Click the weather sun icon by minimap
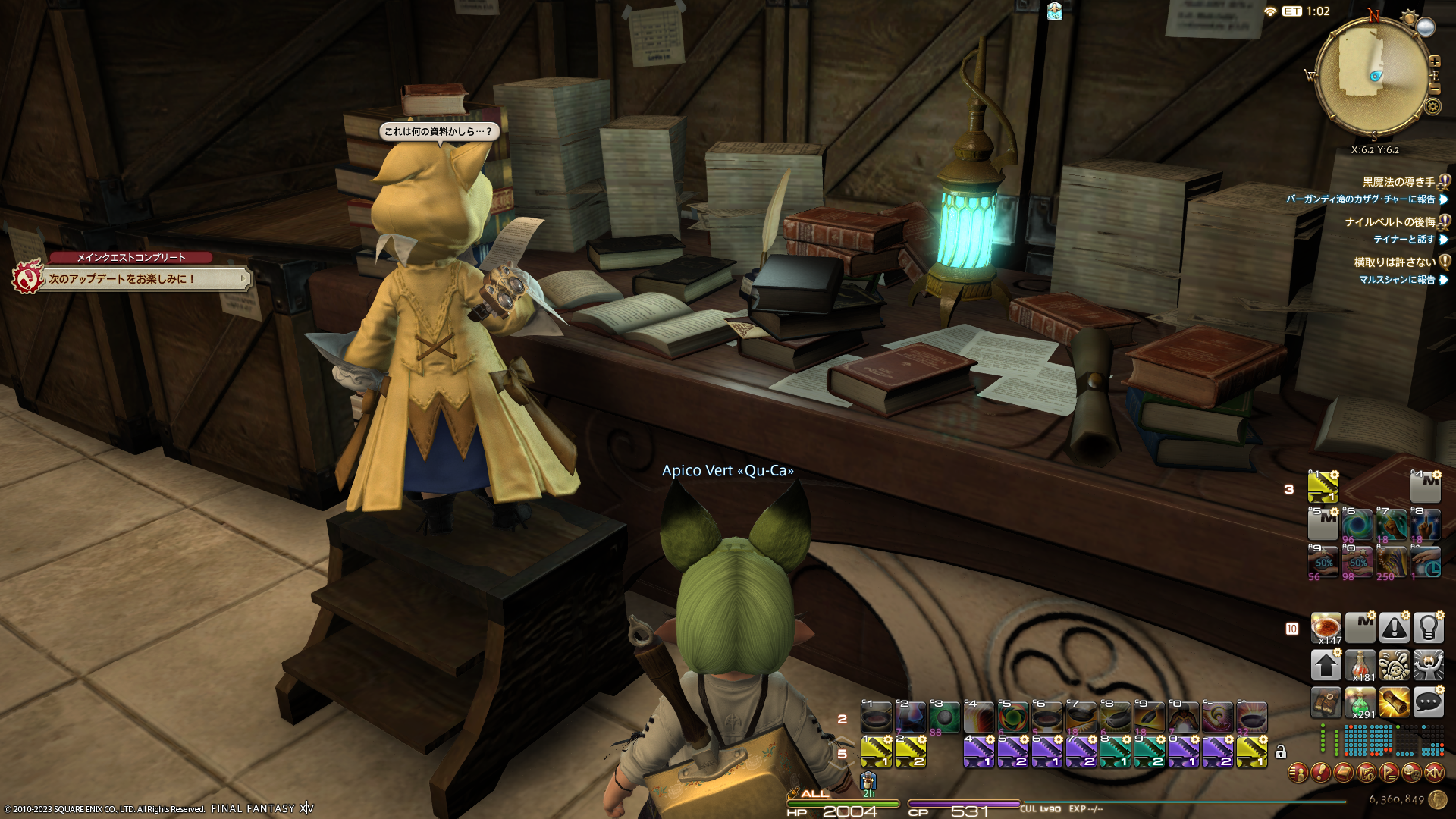The height and width of the screenshot is (819, 1456). pos(1409,17)
